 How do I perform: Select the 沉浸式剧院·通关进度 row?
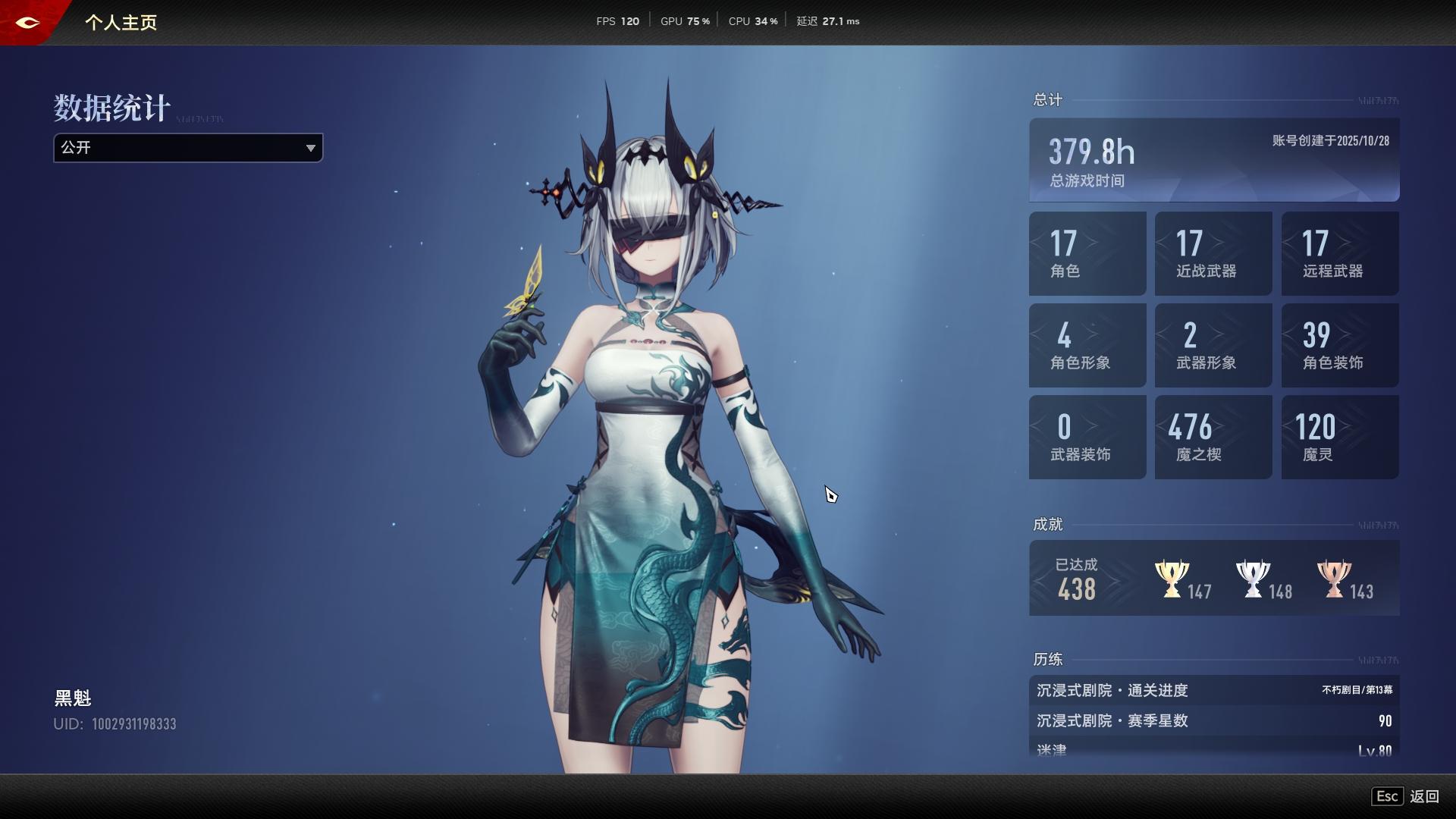[x=1213, y=690]
